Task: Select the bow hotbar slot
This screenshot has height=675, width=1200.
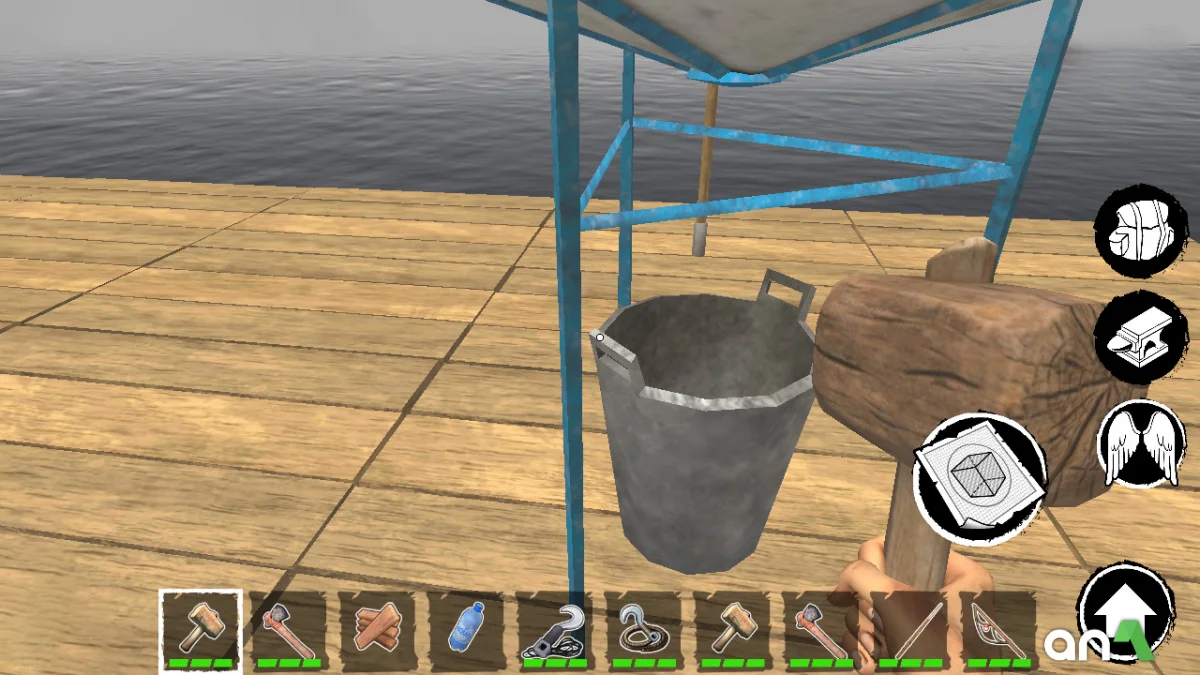Action: (998, 630)
